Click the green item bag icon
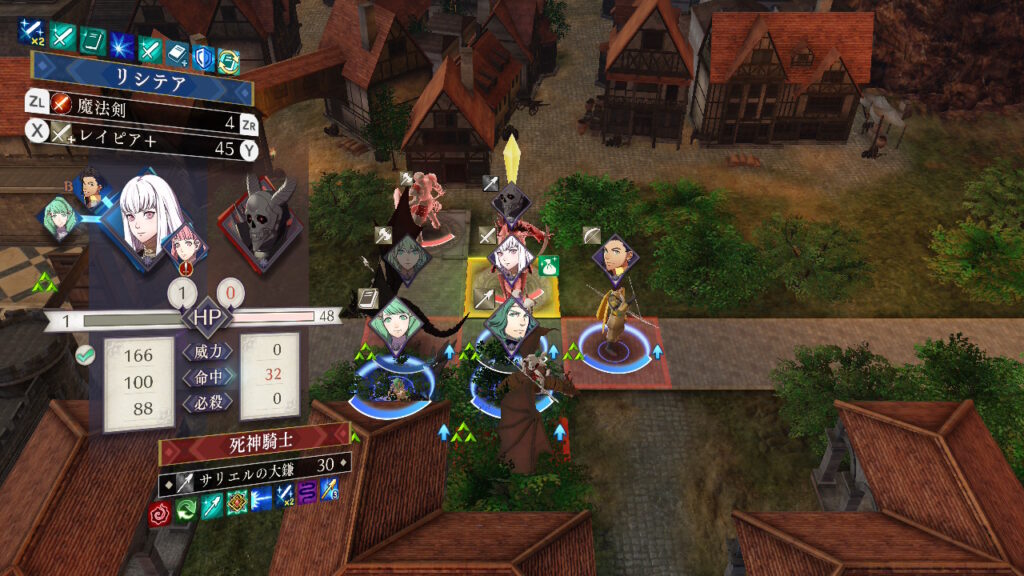This screenshot has width=1024, height=576. (x=545, y=266)
